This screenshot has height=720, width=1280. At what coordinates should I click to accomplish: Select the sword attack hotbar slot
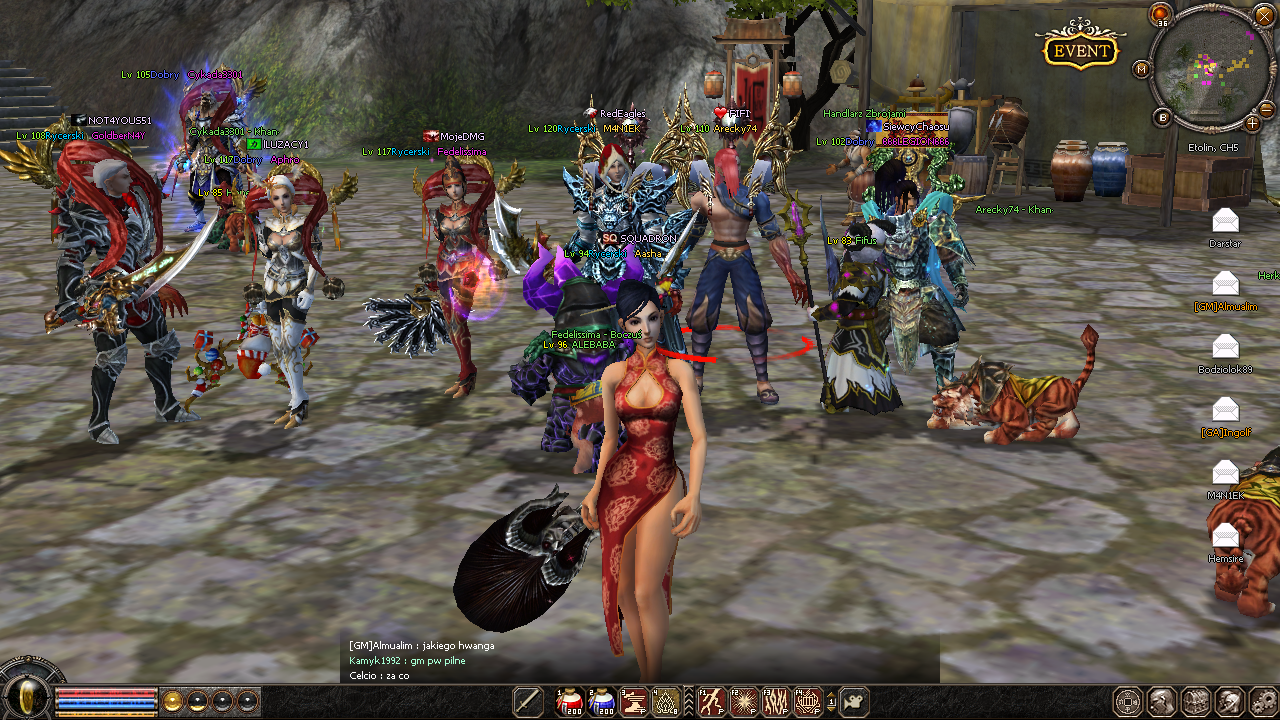527,702
